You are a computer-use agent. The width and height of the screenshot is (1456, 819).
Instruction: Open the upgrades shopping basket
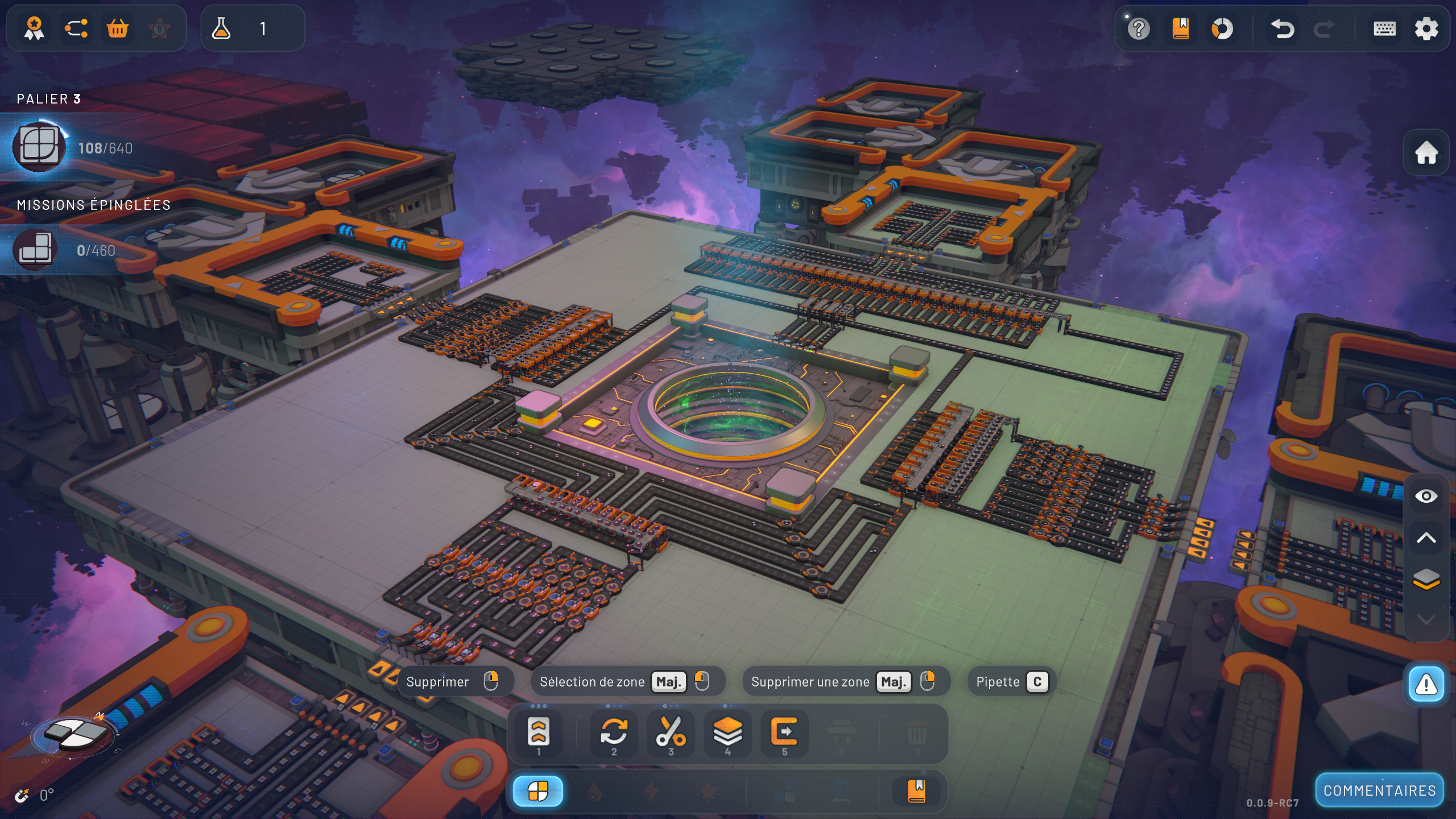118,28
